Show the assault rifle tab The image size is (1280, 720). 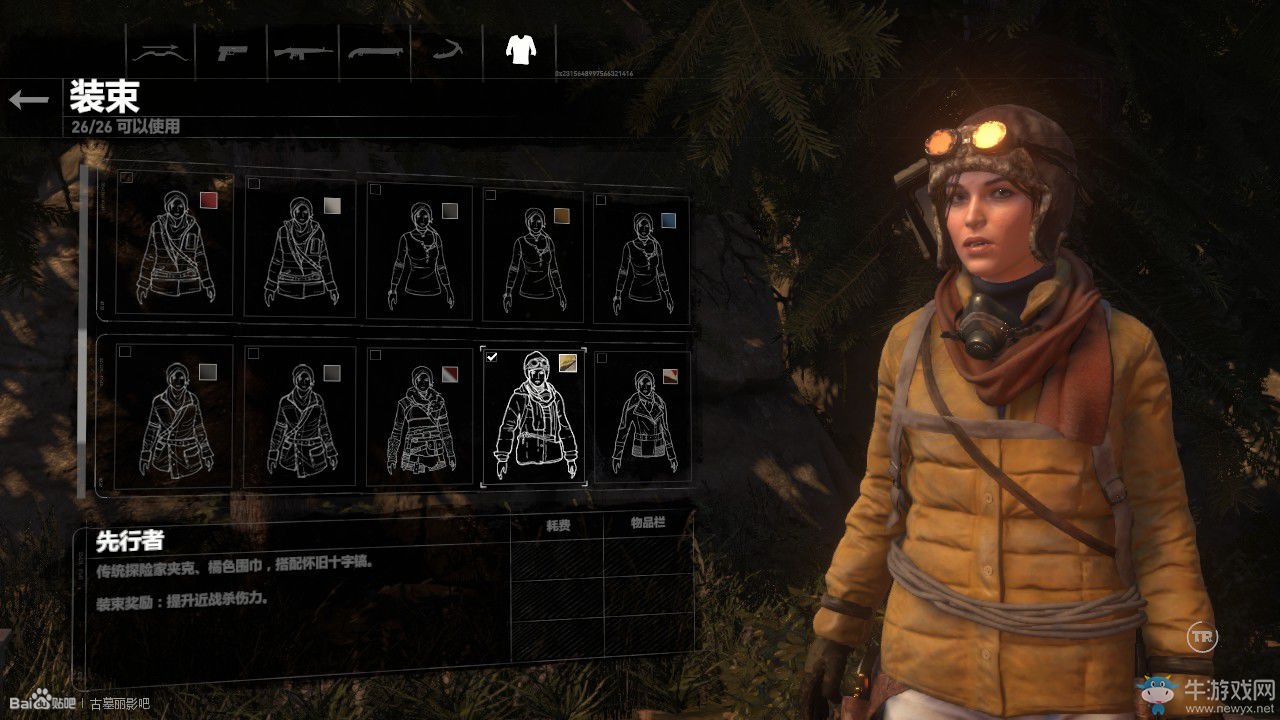point(303,51)
